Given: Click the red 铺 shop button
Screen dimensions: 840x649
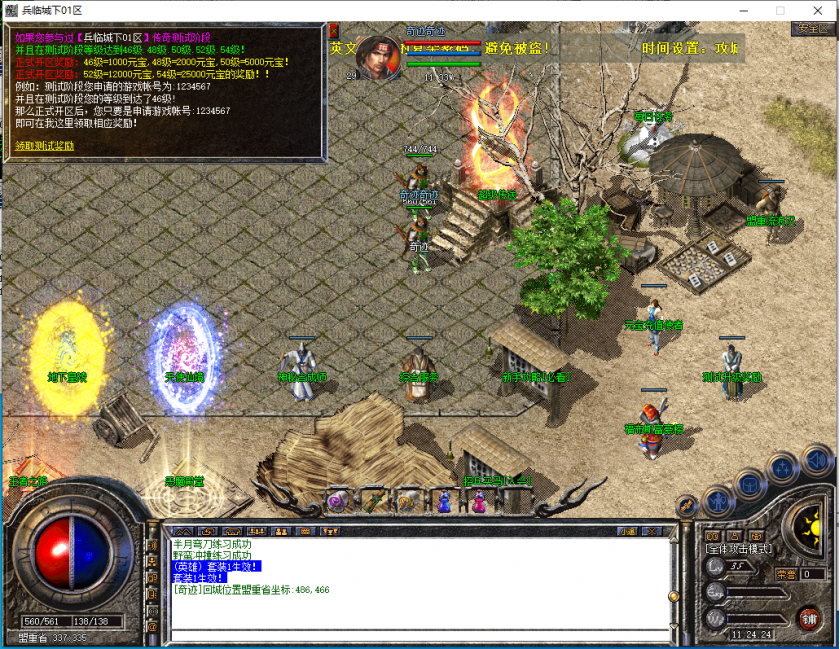Looking at the screenshot, I should click(x=808, y=618).
